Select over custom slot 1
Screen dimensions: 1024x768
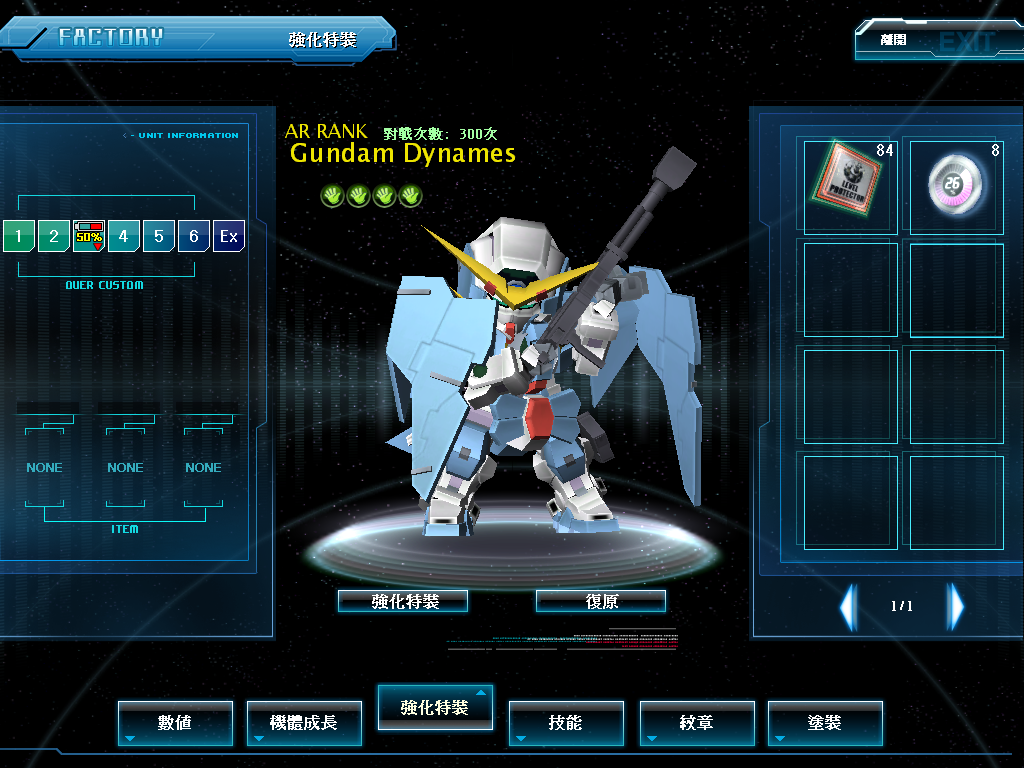coord(18,236)
